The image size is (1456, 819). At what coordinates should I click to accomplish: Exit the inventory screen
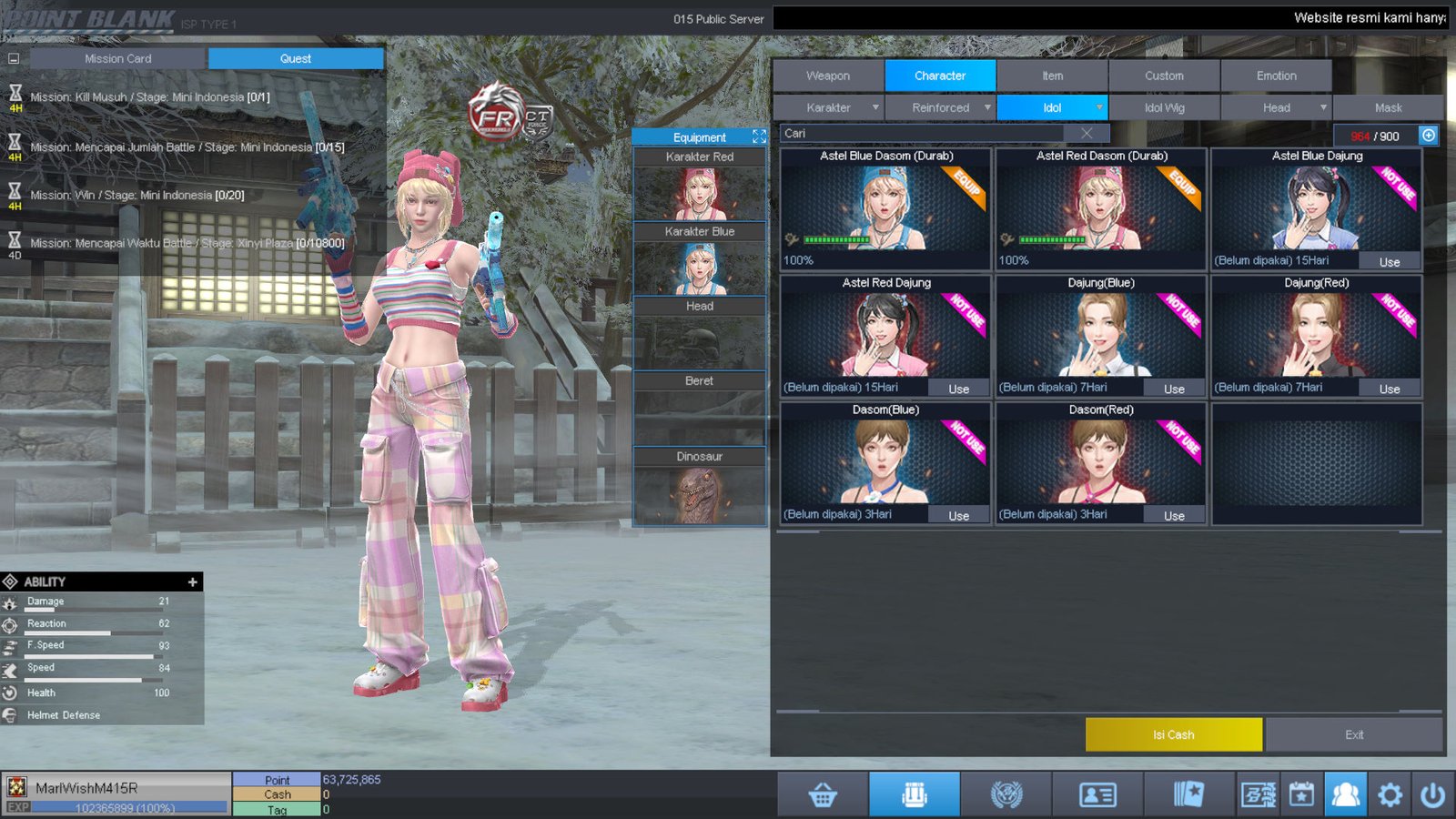1353,734
